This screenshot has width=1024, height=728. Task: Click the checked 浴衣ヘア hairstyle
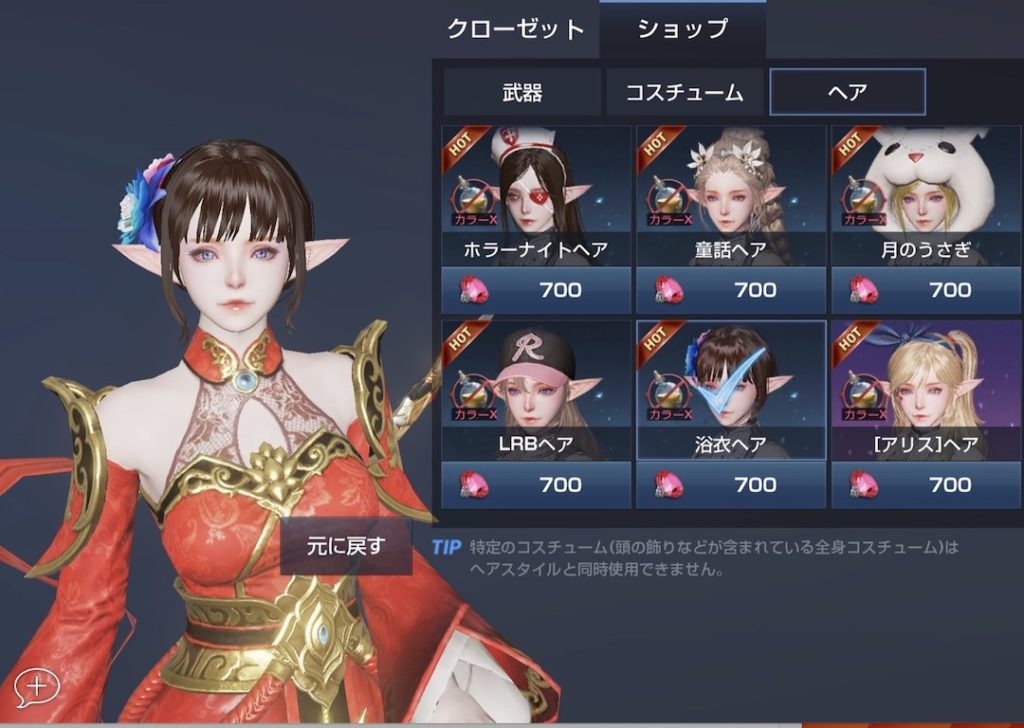[731, 390]
